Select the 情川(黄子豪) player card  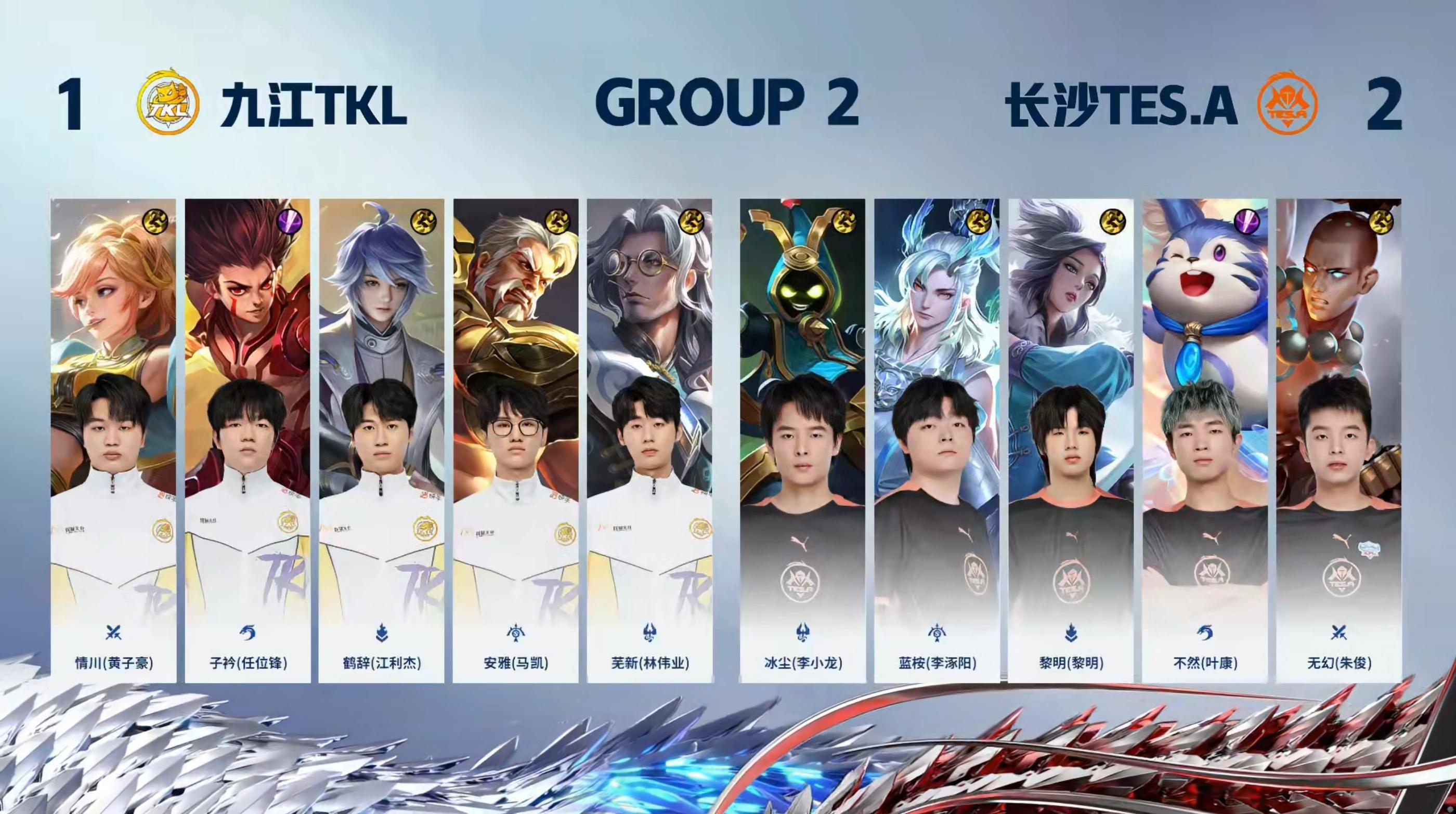point(113,441)
